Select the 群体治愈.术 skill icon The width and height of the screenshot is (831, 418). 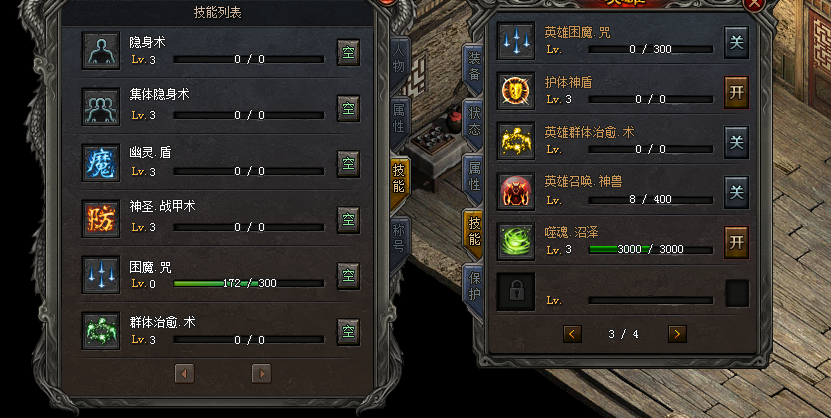(x=101, y=330)
